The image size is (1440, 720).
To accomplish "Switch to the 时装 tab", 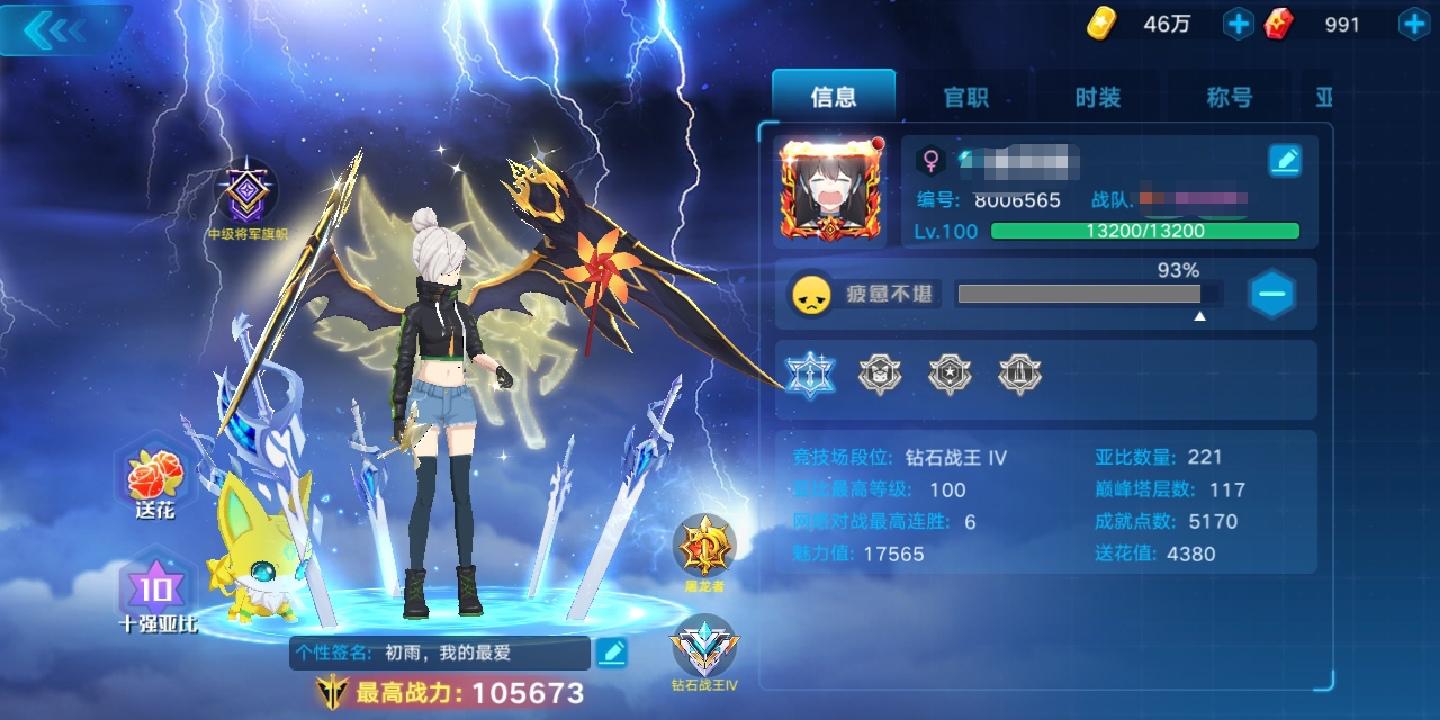I will coord(1097,97).
